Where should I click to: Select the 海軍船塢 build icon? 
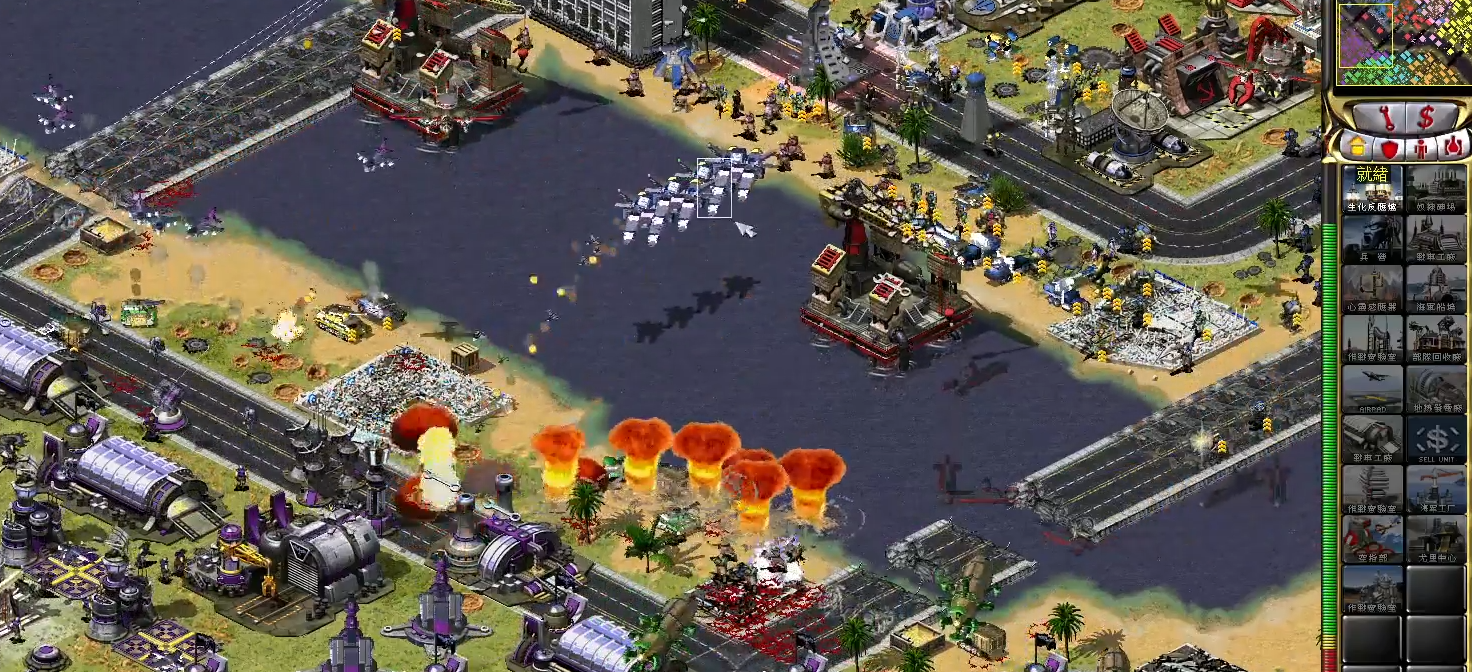[x=1436, y=289]
